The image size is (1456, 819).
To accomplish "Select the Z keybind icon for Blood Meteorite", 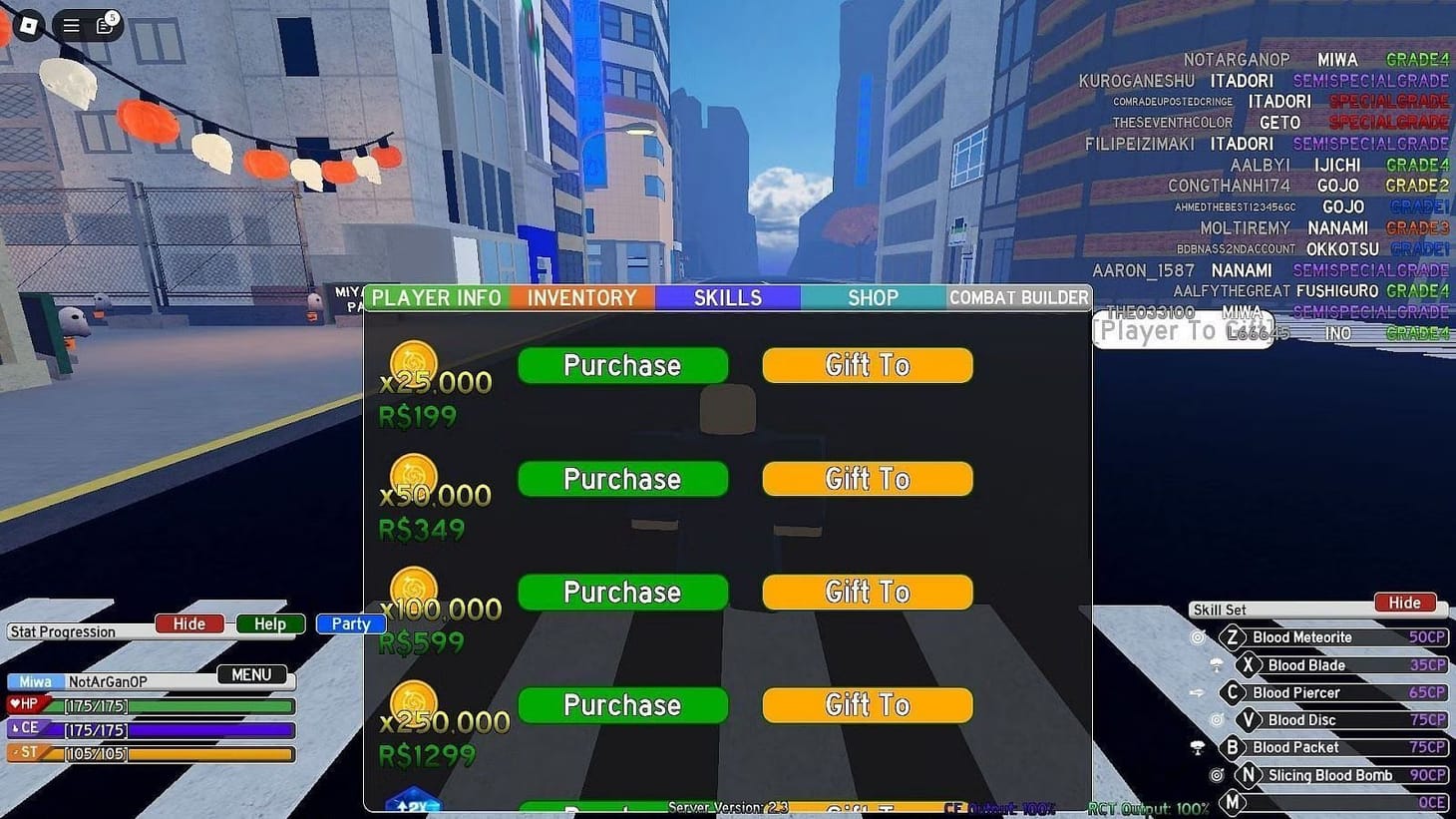I will [x=1234, y=636].
